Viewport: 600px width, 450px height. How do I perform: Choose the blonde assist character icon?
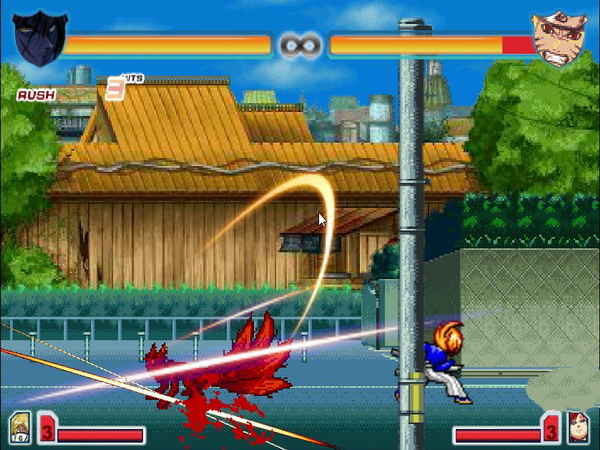click(20, 426)
